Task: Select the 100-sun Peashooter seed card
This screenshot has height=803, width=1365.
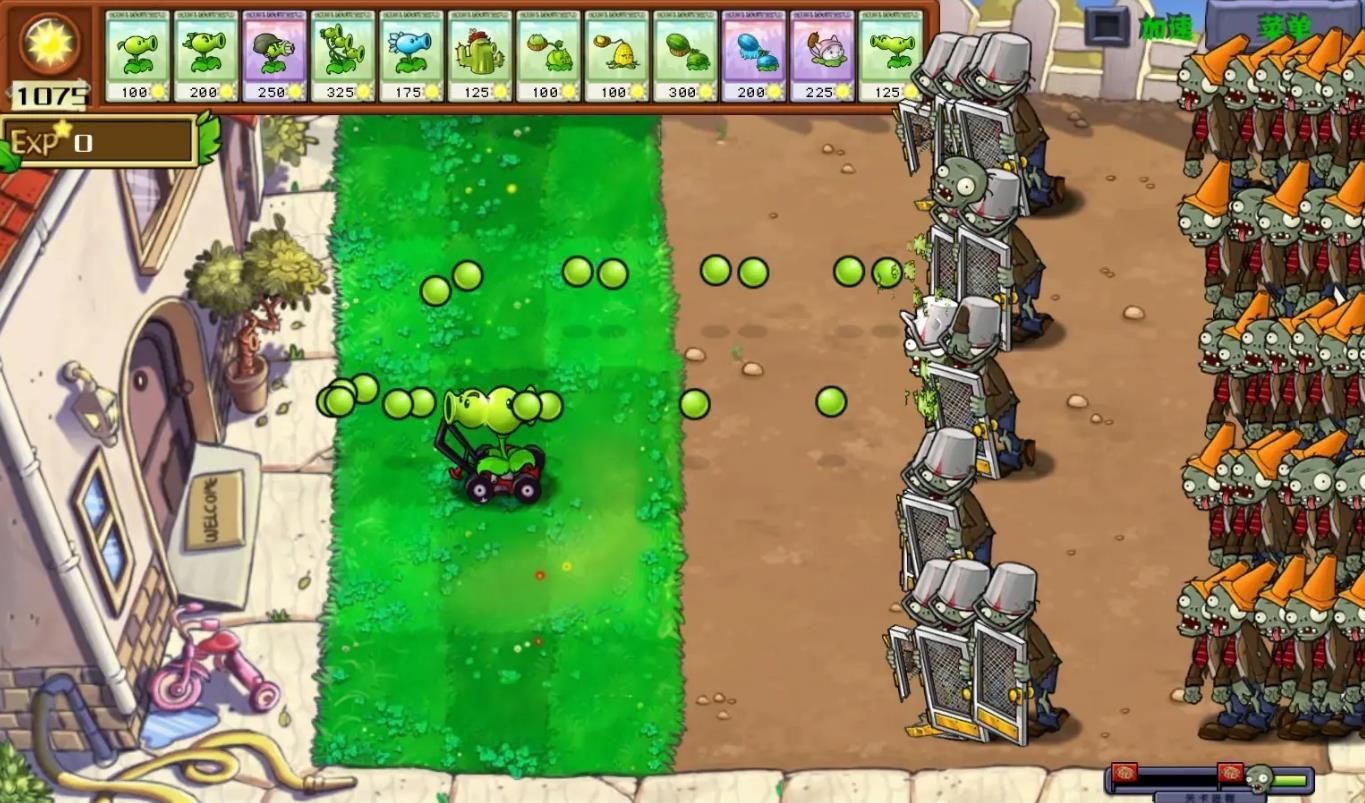Action: 137,56
